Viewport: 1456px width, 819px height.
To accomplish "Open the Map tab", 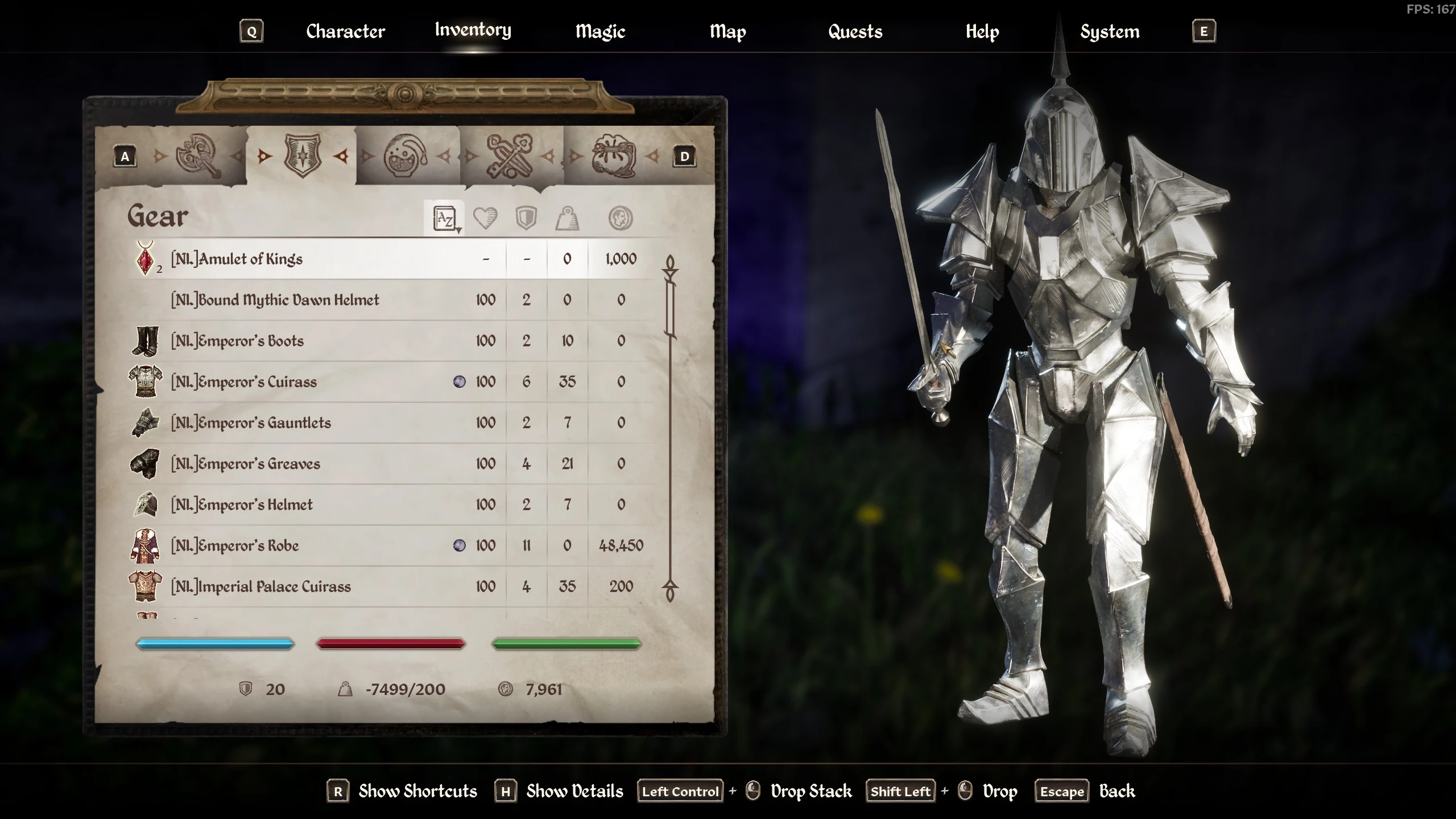I will [x=727, y=32].
